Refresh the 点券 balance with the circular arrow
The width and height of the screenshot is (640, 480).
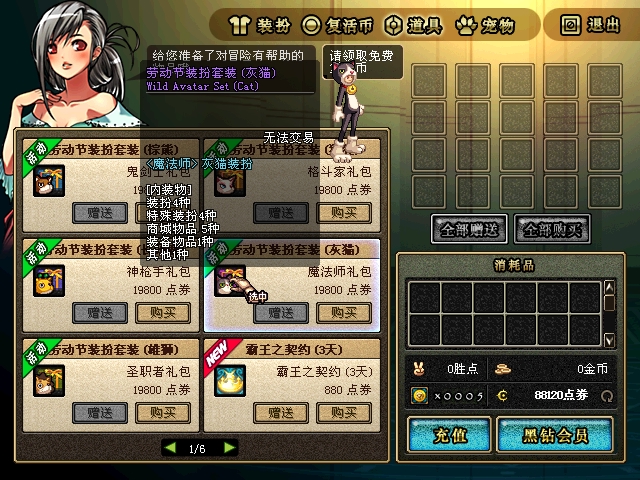tap(607, 396)
